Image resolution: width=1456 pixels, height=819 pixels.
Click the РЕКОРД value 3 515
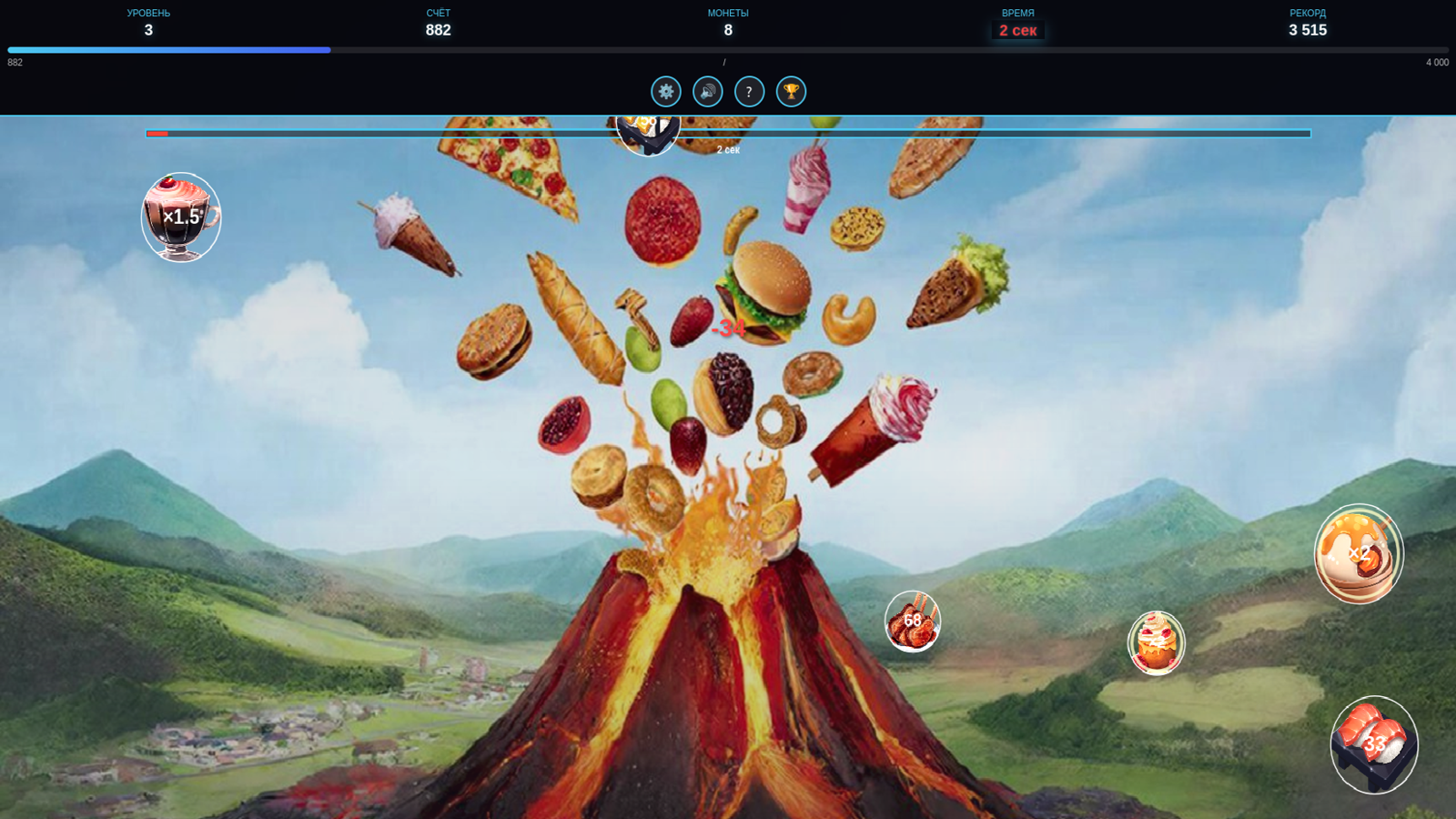pyautogui.click(x=1308, y=29)
